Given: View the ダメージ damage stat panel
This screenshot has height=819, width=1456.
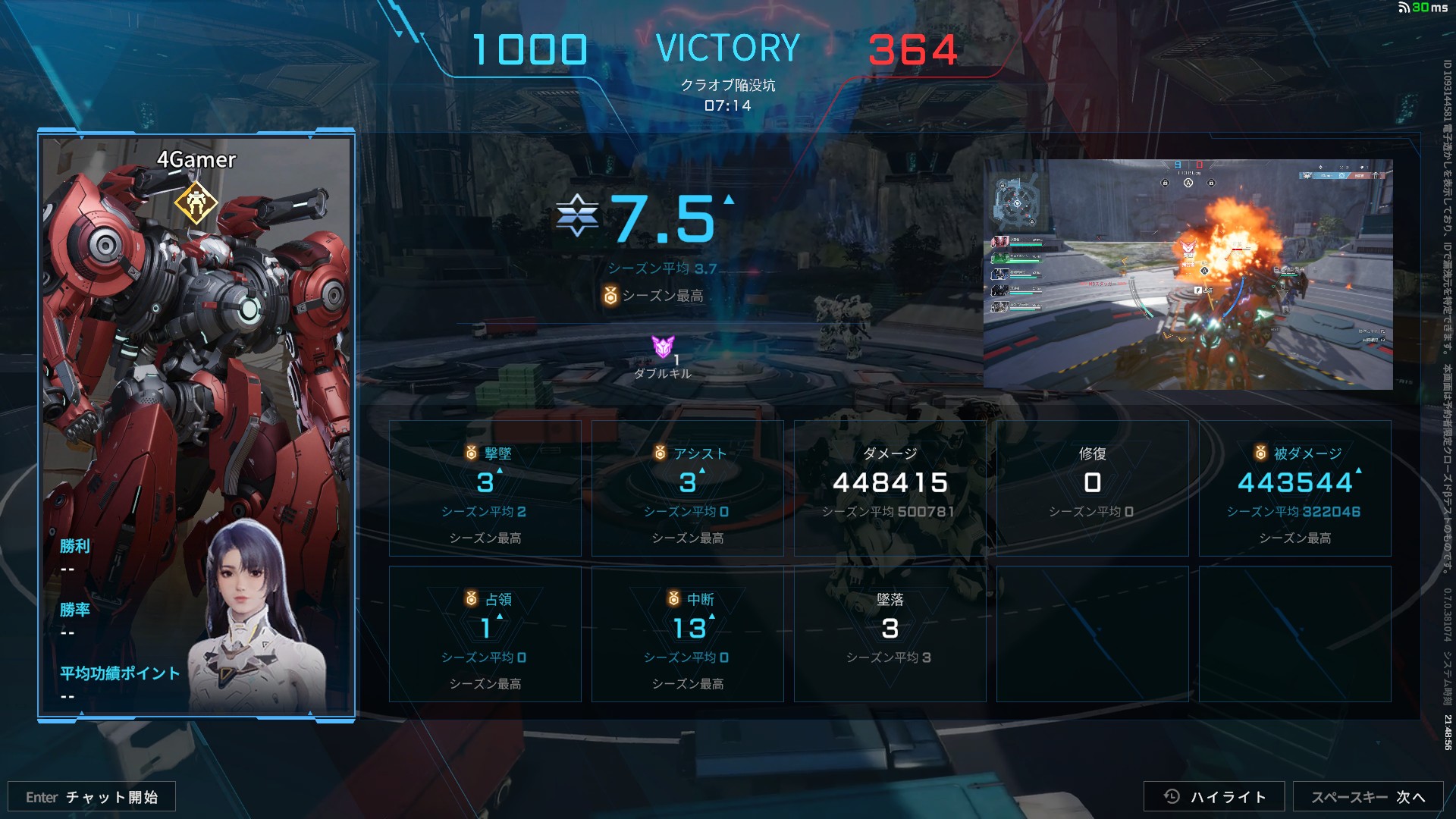Looking at the screenshot, I should coord(890,488).
